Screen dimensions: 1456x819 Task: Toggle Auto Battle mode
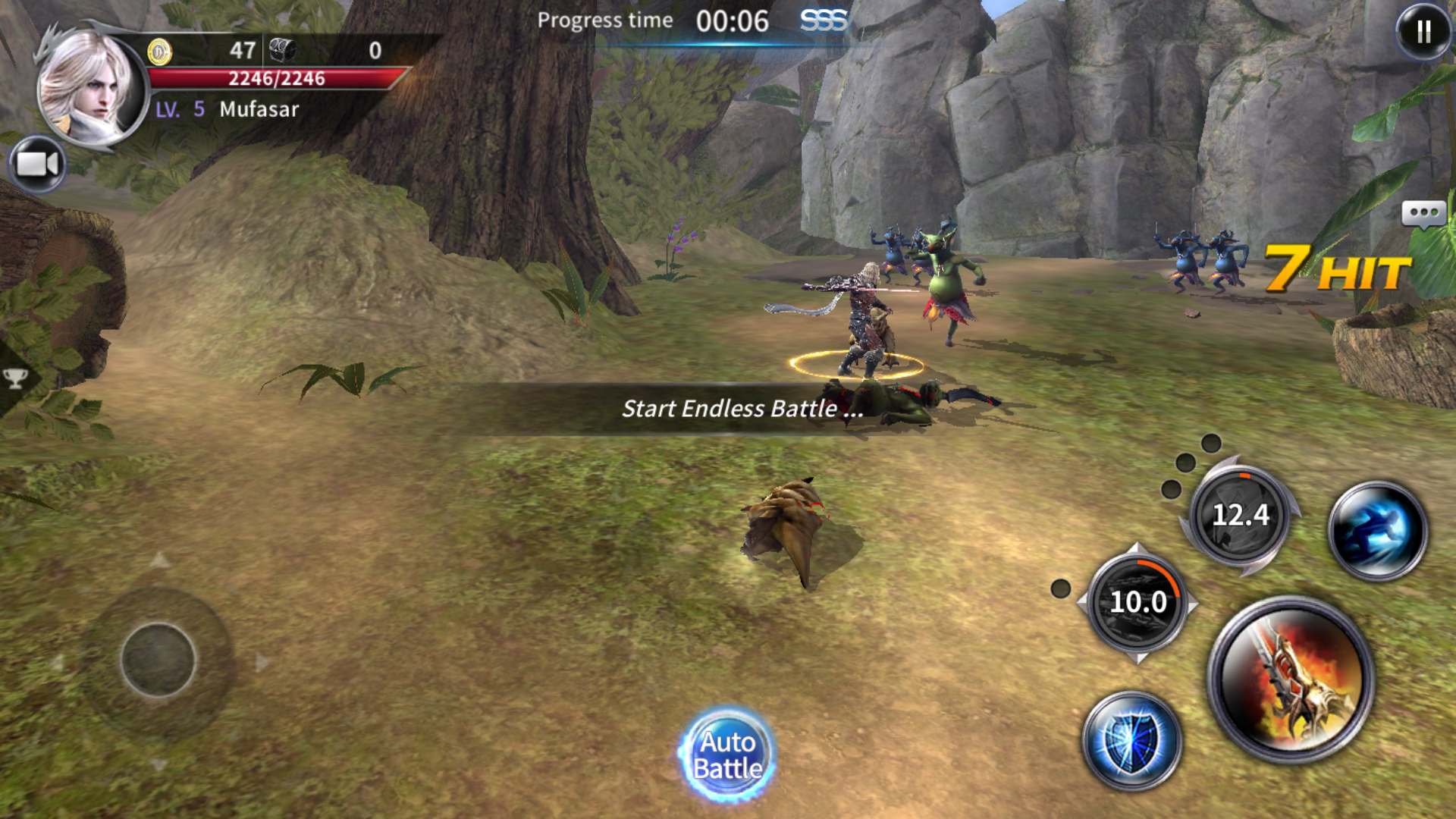pyautogui.click(x=727, y=755)
